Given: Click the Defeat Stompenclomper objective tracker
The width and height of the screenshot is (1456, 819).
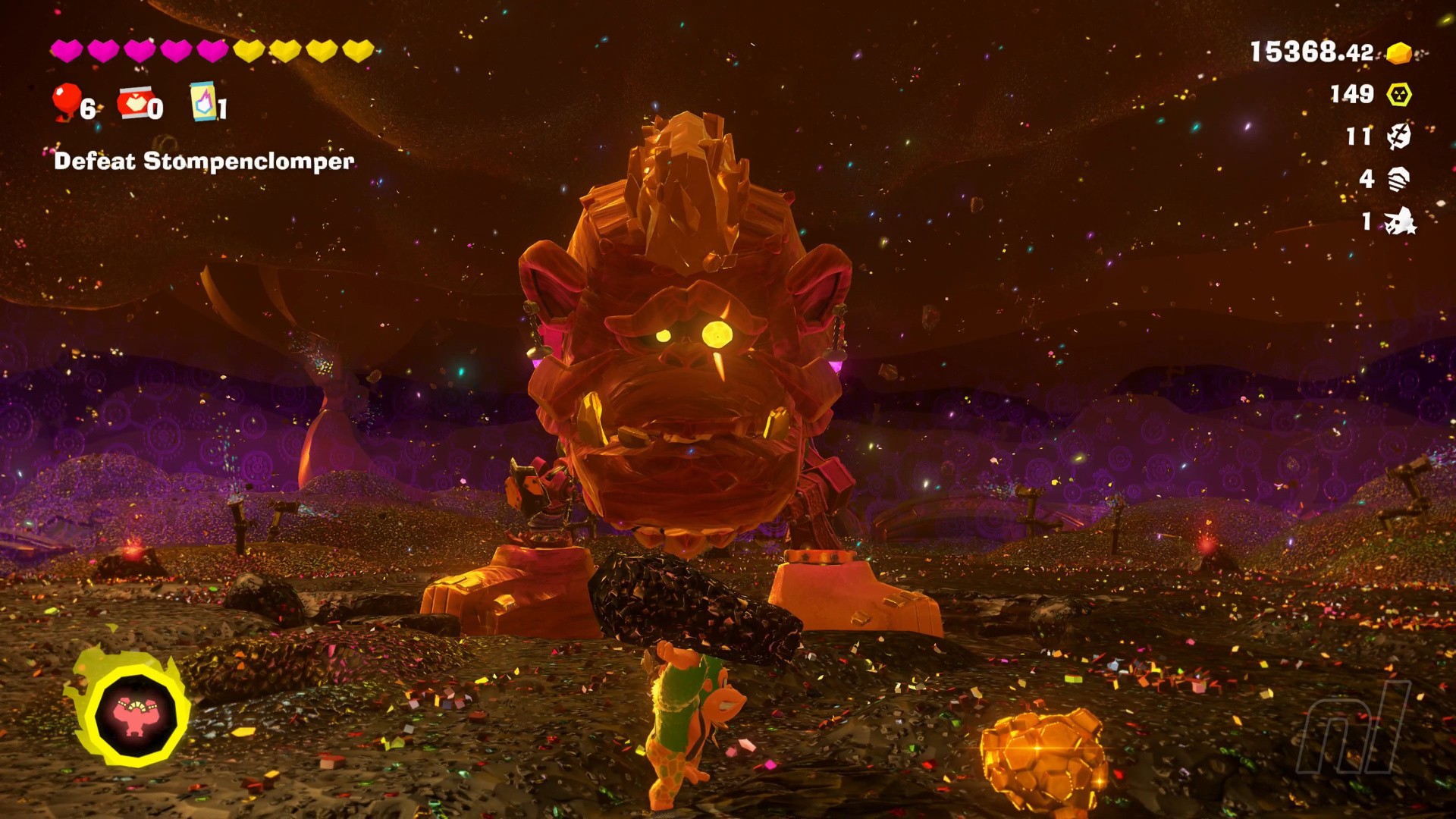Looking at the screenshot, I should click(x=204, y=161).
